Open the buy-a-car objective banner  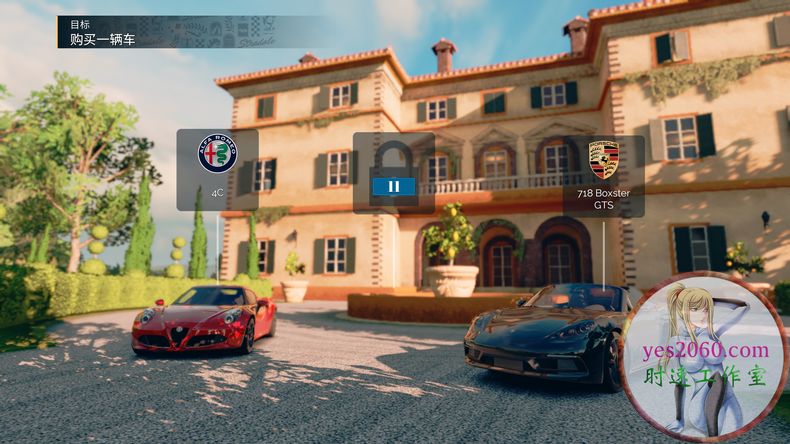coord(190,32)
